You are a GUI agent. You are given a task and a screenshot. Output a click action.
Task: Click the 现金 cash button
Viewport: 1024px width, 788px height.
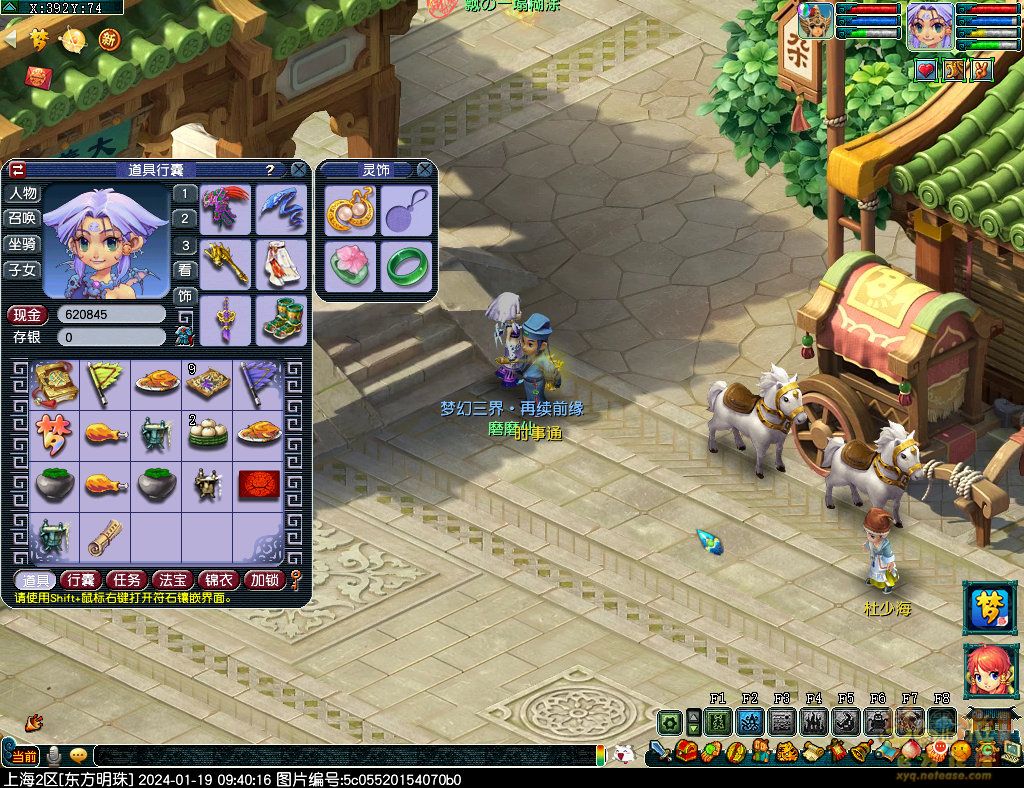coord(28,314)
